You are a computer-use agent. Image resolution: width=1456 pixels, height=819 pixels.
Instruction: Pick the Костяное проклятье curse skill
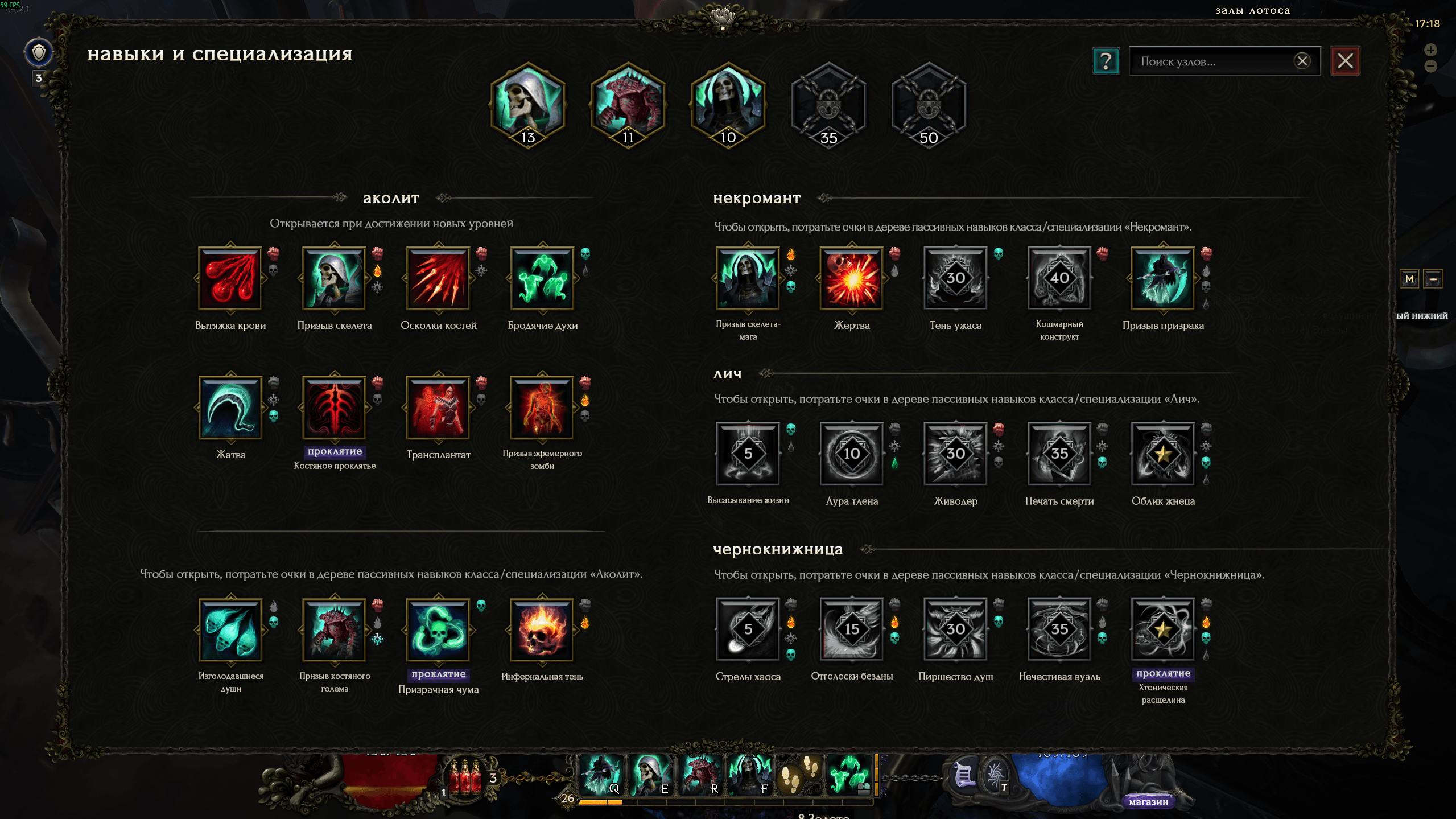(334, 408)
